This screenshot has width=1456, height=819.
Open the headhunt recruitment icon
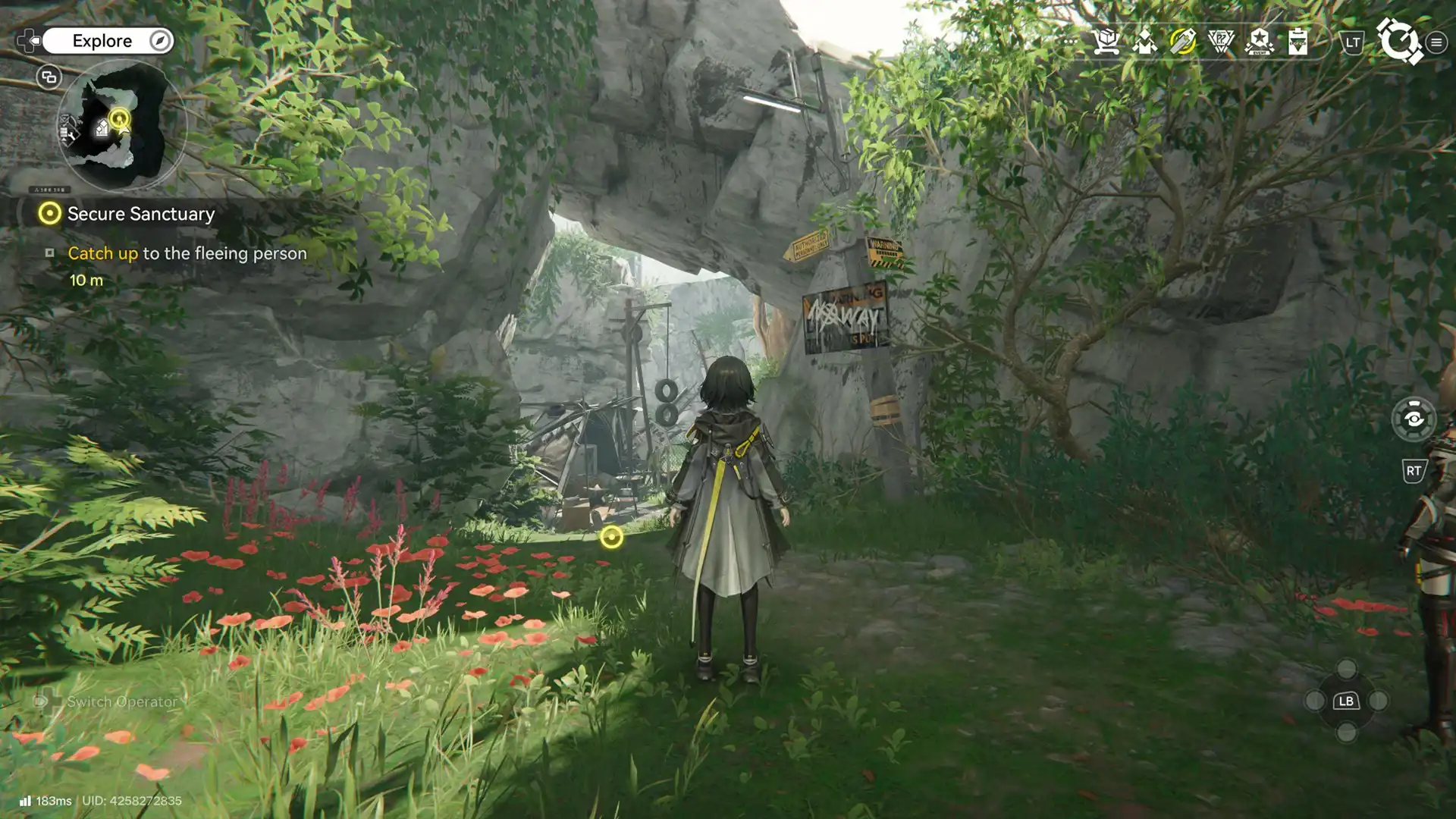[1144, 42]
